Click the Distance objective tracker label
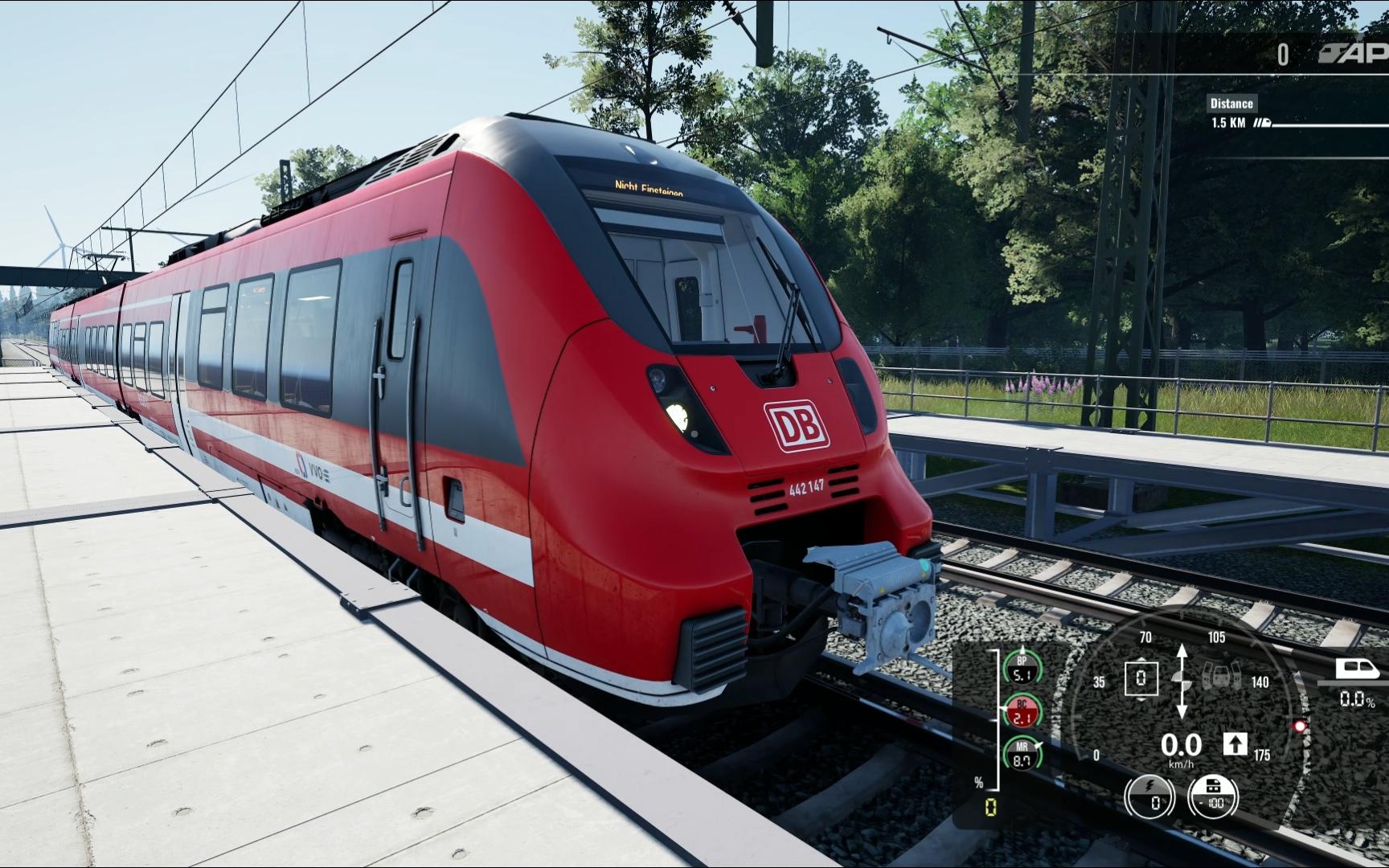This screenshot has height=868, width=1389. click(1231, 103)
